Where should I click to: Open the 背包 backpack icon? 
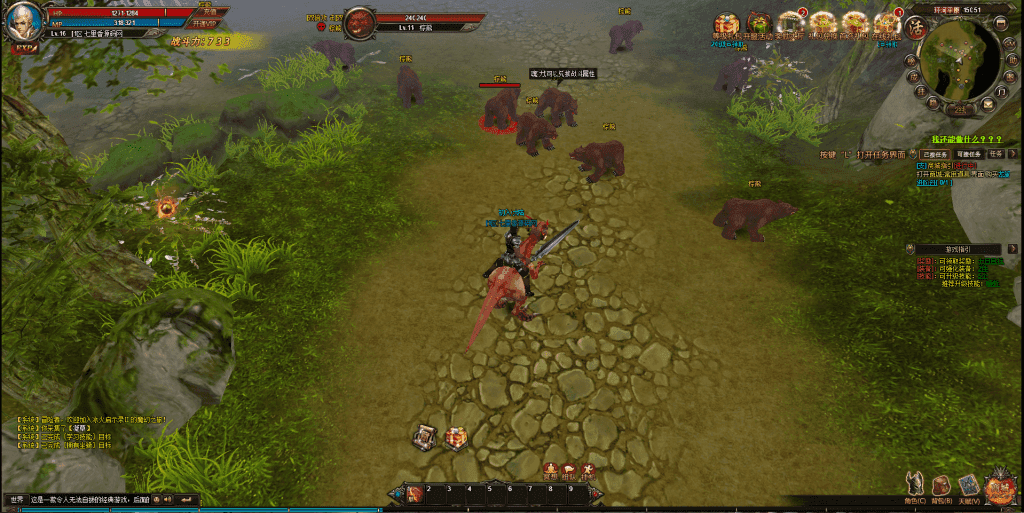pyautogui.click(x=941, y=486)
